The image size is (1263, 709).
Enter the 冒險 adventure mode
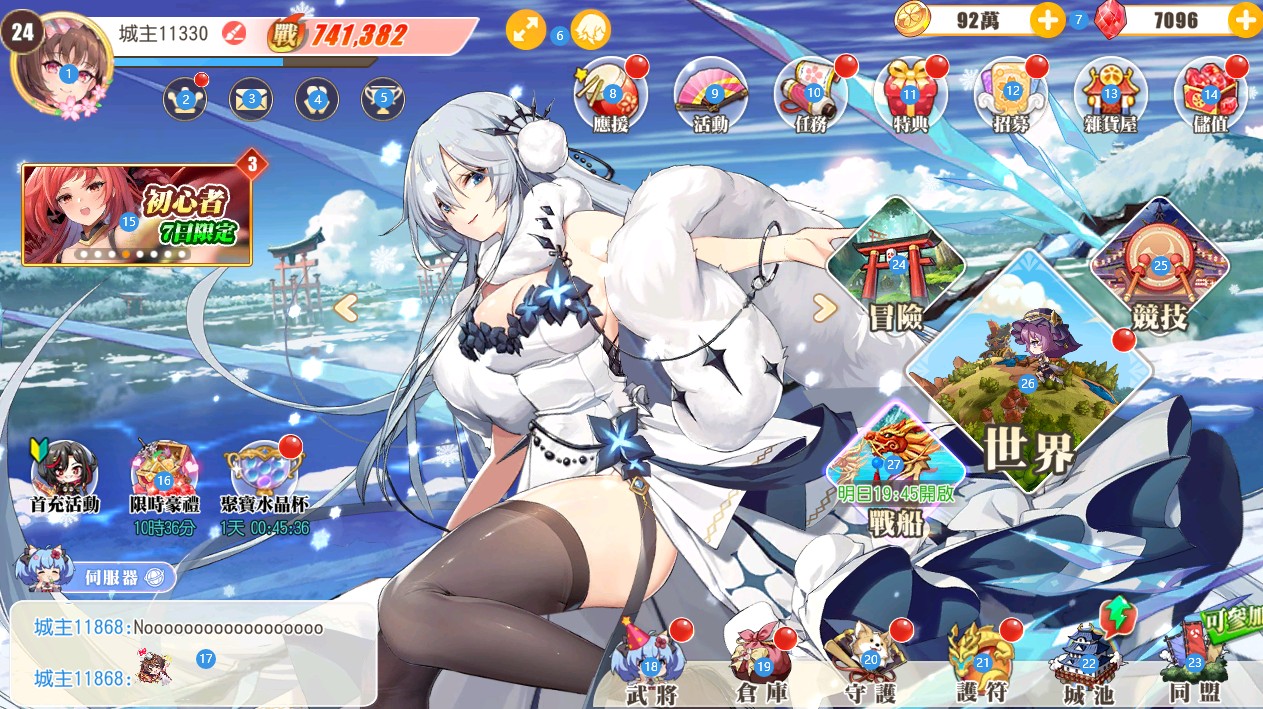896,270
